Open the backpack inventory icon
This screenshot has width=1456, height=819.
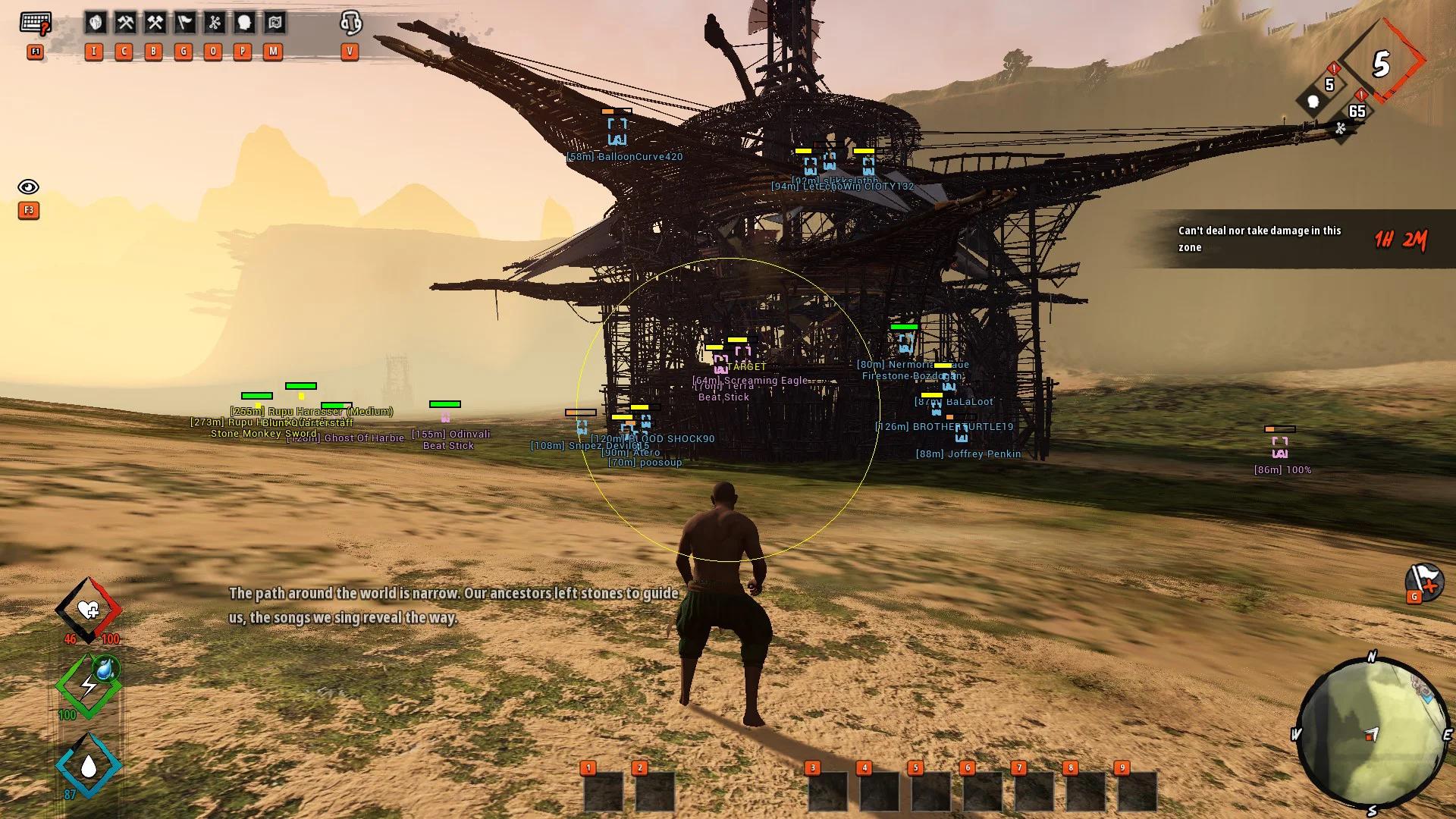tap(95, 24)
